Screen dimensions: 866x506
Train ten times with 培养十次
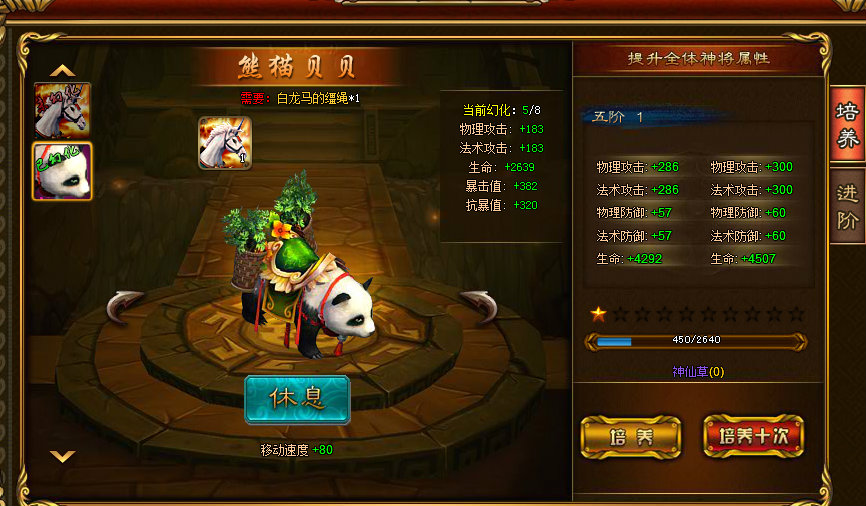click(x=753, y=436)
